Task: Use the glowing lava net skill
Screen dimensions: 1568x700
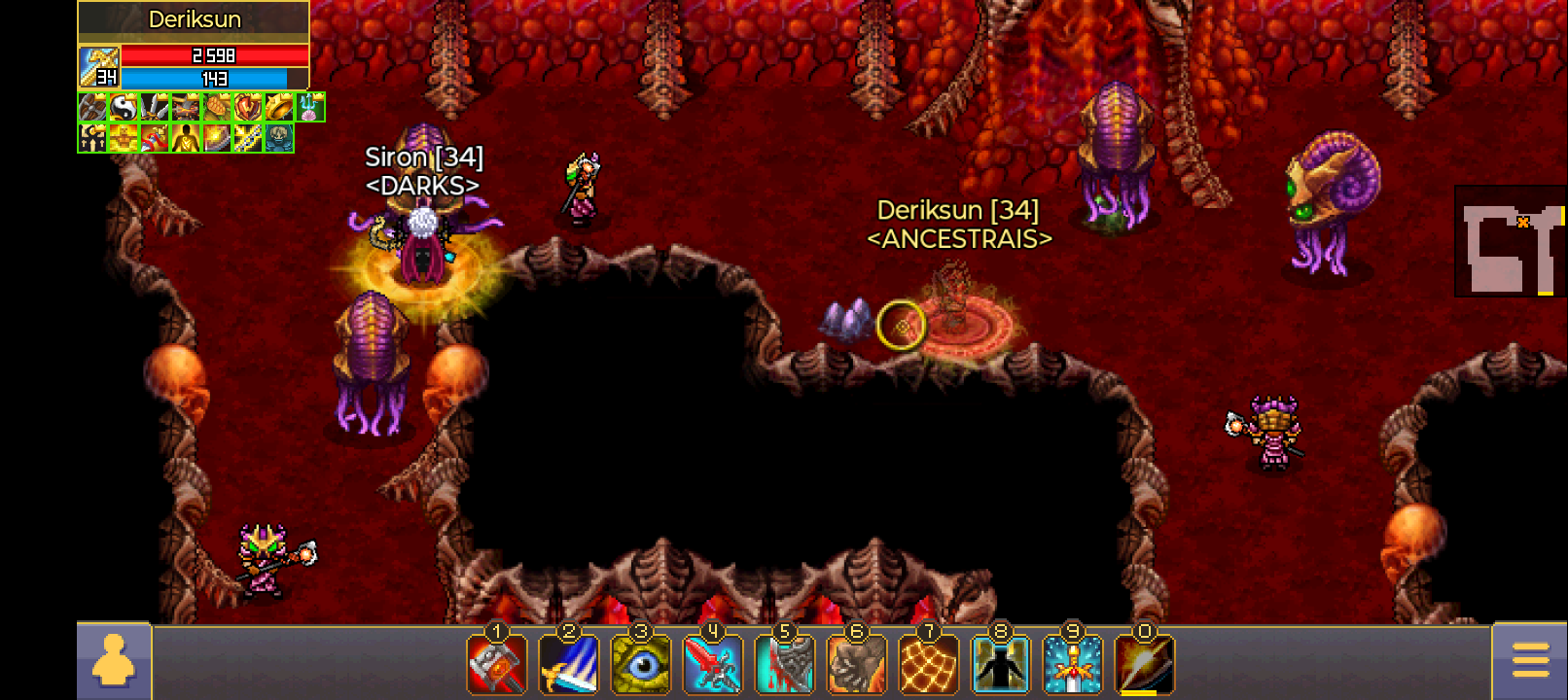Action: (929, 665)
